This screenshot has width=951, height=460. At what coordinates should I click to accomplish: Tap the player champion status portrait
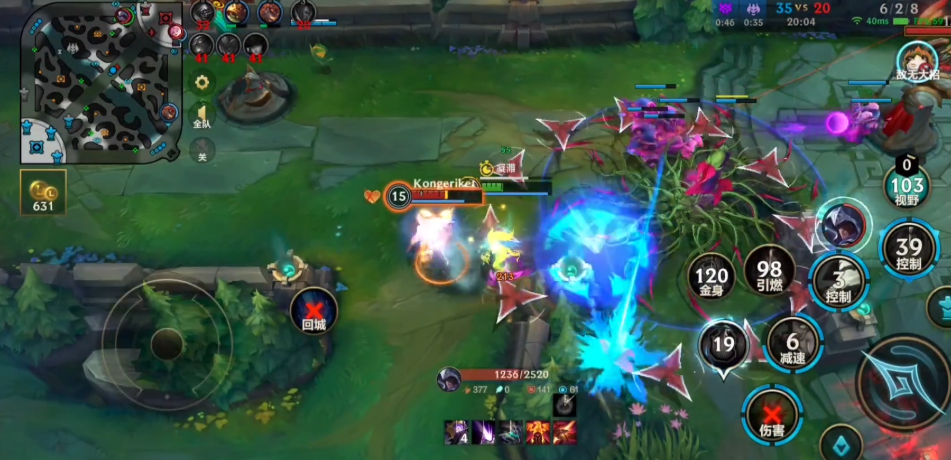[x=449, y=378]
